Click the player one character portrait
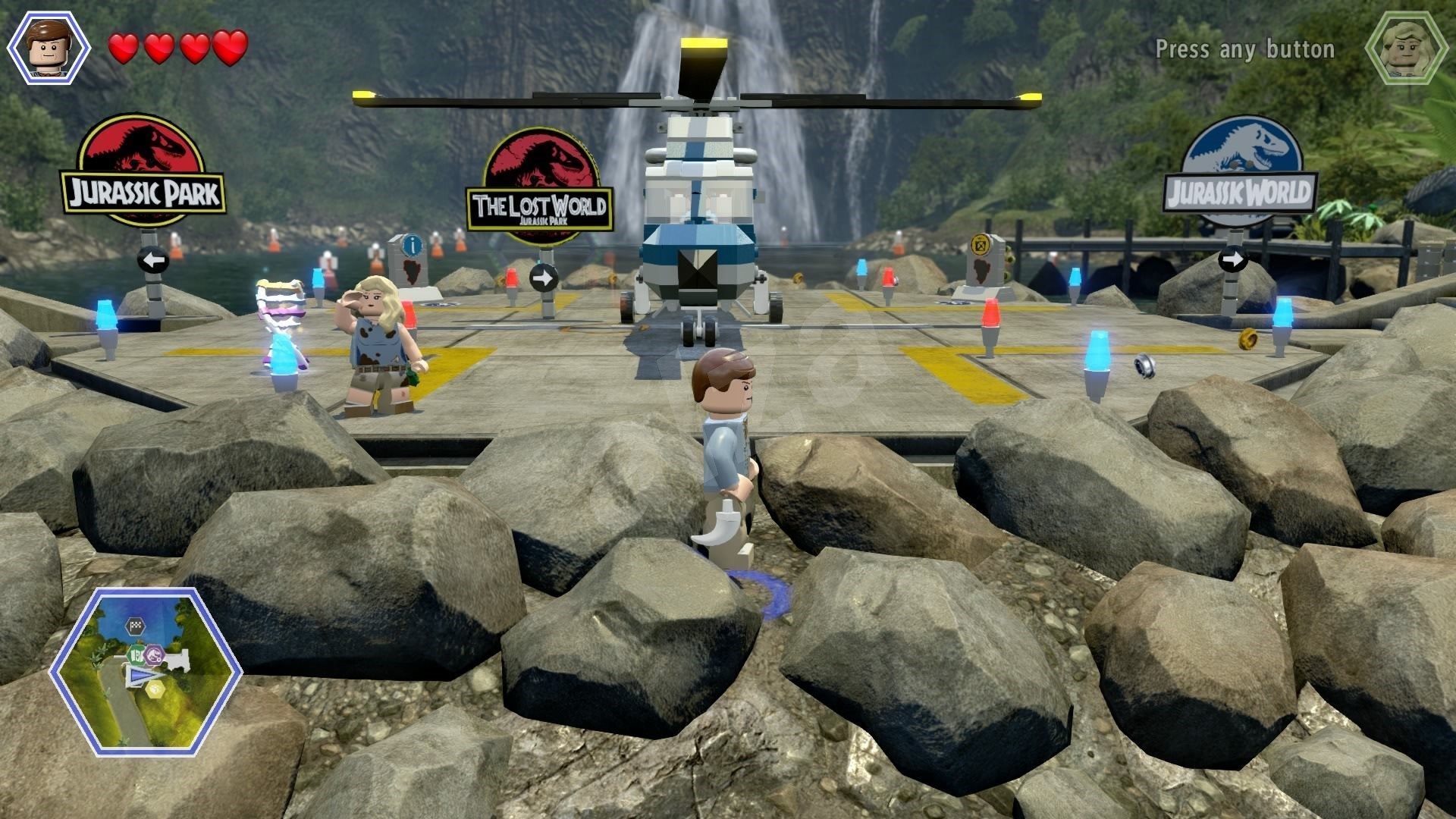This screenshot has width=1456, height=819. (49, 48)
